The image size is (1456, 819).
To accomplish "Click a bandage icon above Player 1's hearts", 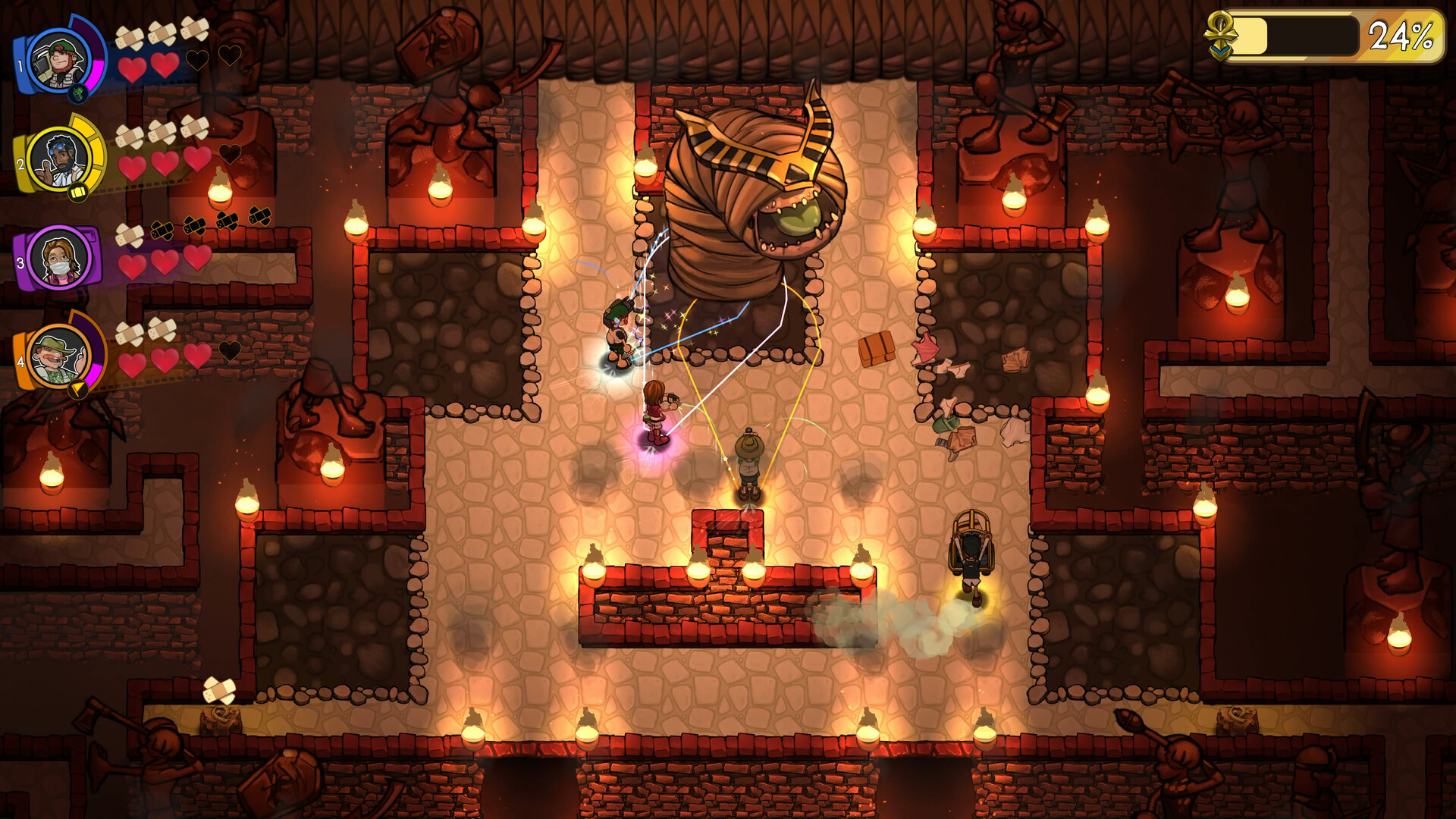I will (131, 36).
